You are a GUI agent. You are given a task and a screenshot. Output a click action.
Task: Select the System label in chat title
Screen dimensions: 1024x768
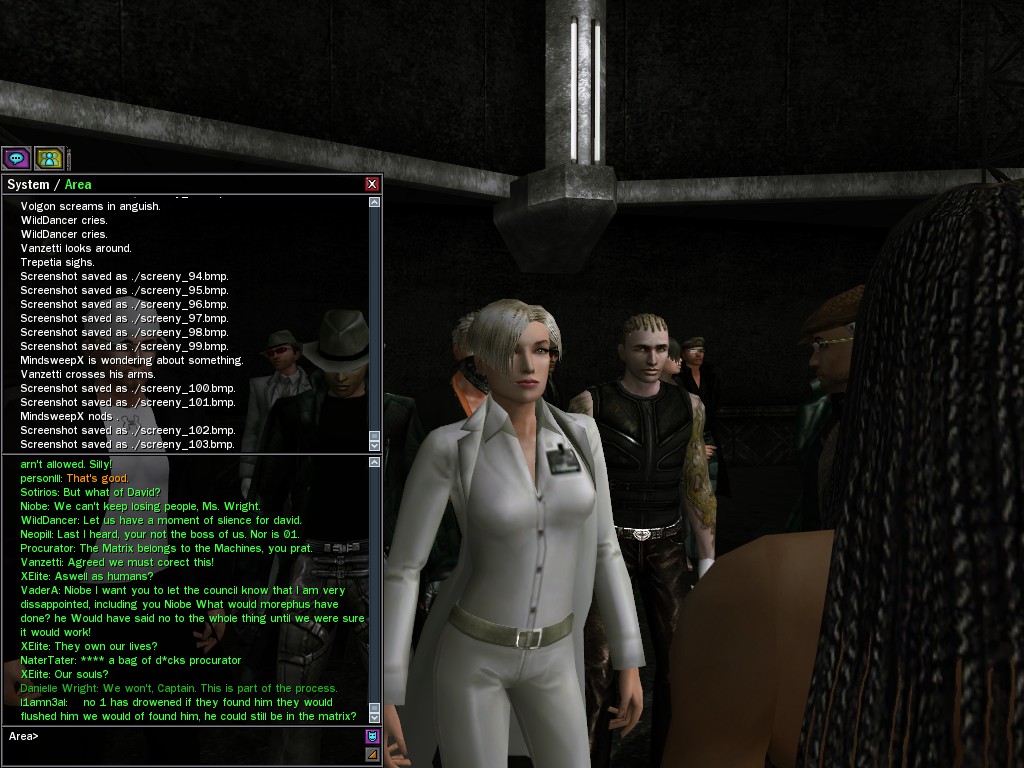point(28,184)
